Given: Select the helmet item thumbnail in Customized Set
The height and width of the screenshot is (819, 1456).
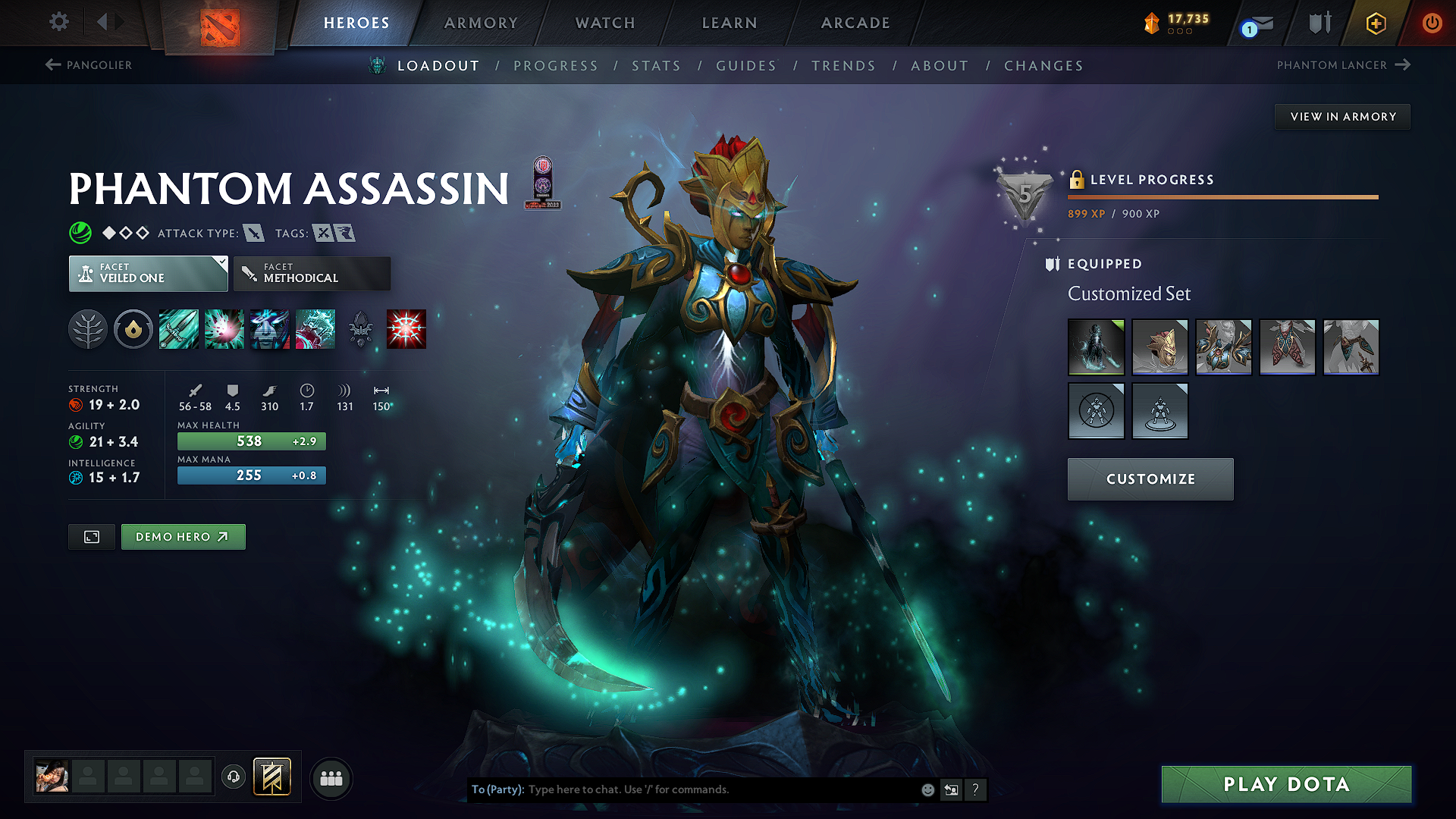Looking at the screenshot, I should [1160, 347].
